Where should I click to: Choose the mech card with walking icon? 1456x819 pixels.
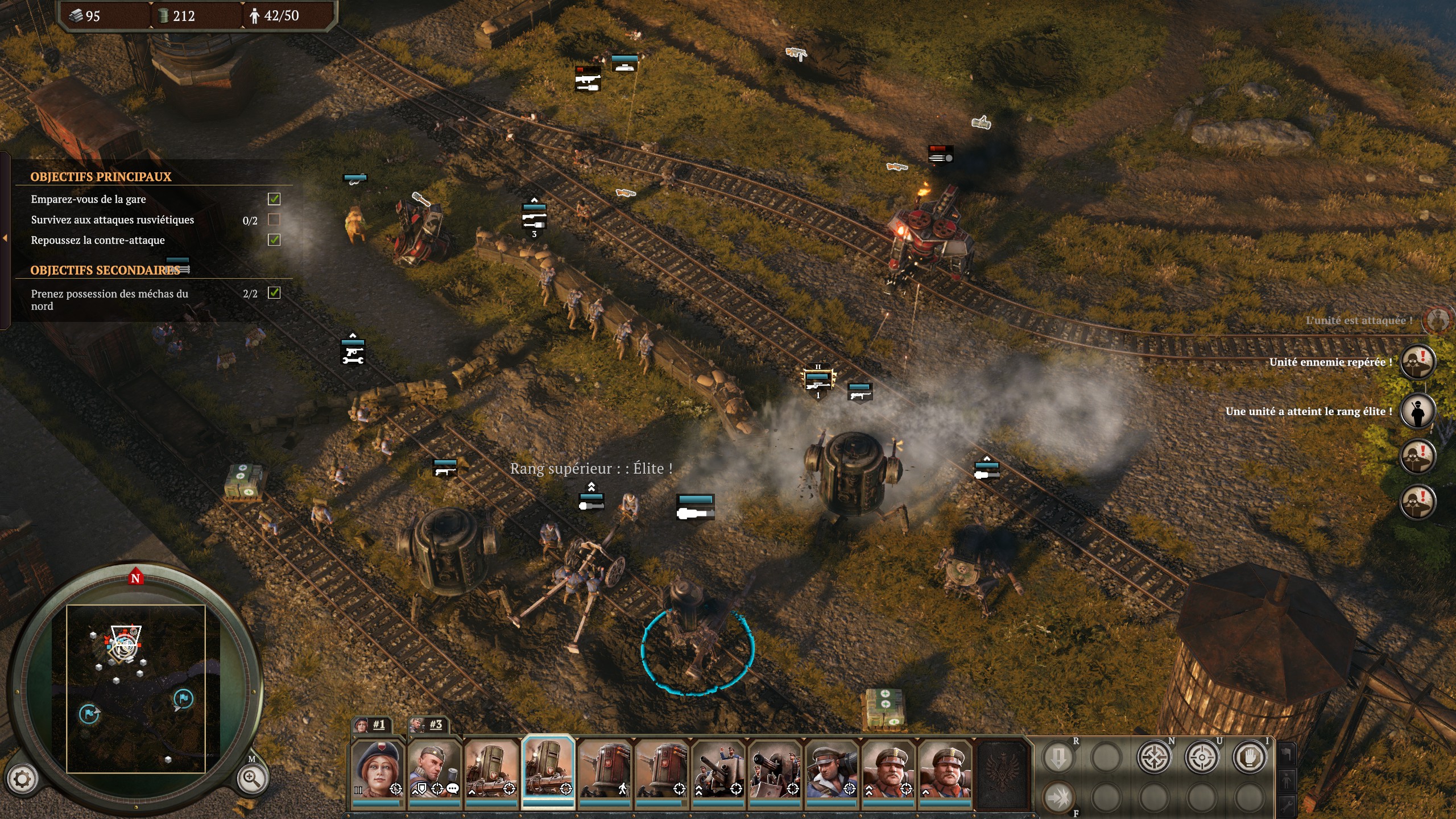click(x=605, y=770)
